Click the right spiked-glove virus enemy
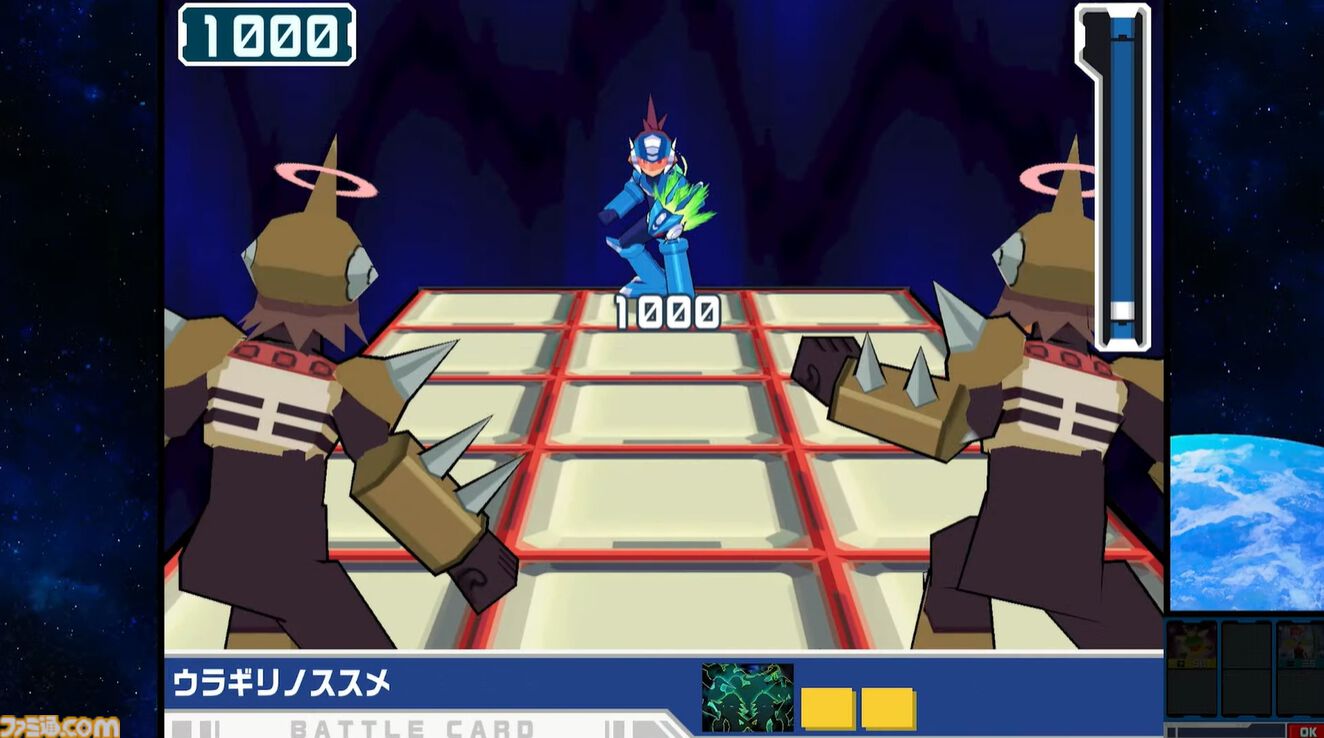Viewport: 1324px width, 738px height. 1050,400
